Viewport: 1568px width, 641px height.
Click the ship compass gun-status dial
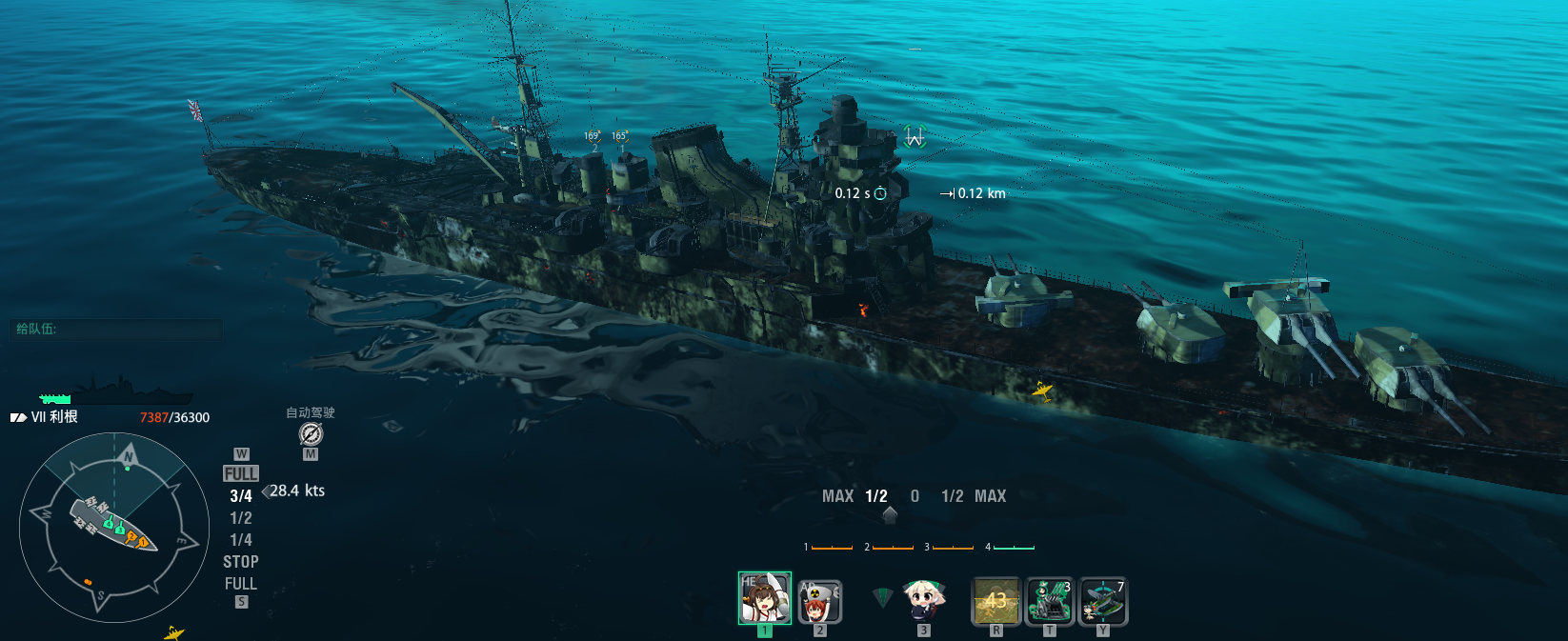(x=114, y=527)
